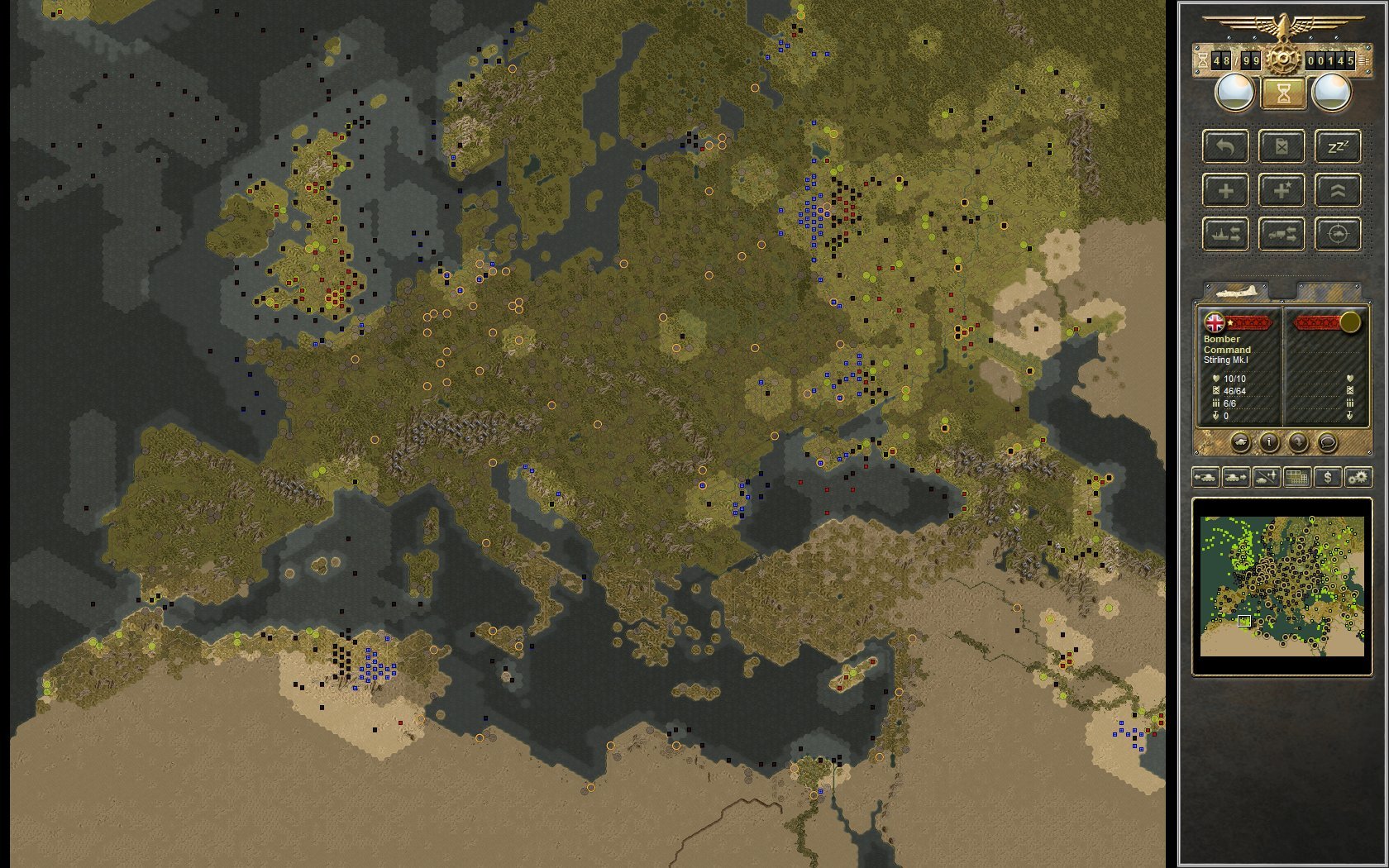Select the upgrade unit chevrons icon

pyautogui.click(x=1339, y=191)
